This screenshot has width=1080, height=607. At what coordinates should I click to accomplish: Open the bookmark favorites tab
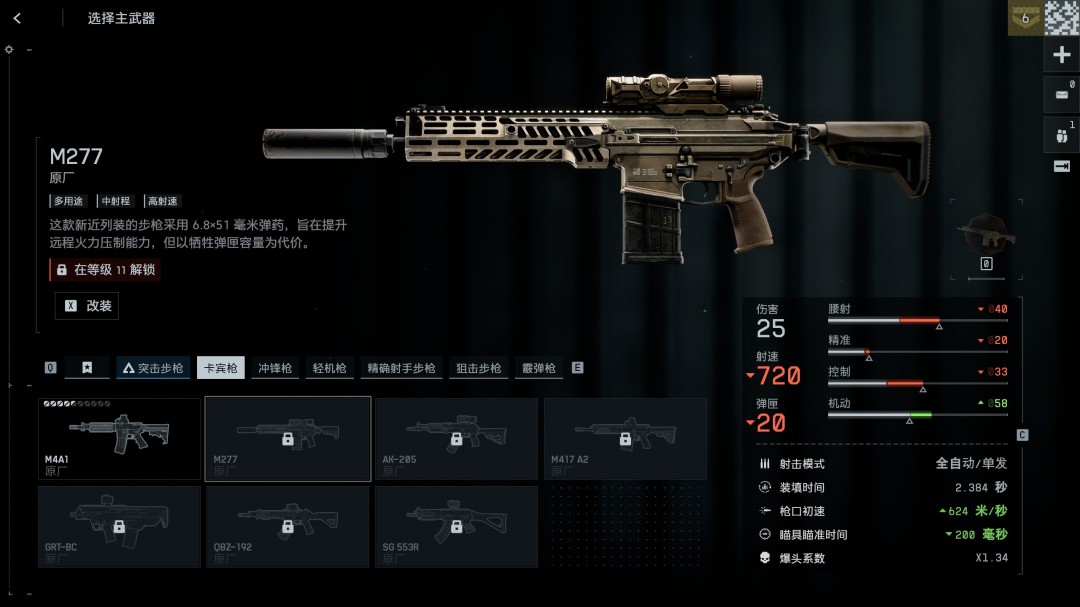pos(87,368)
